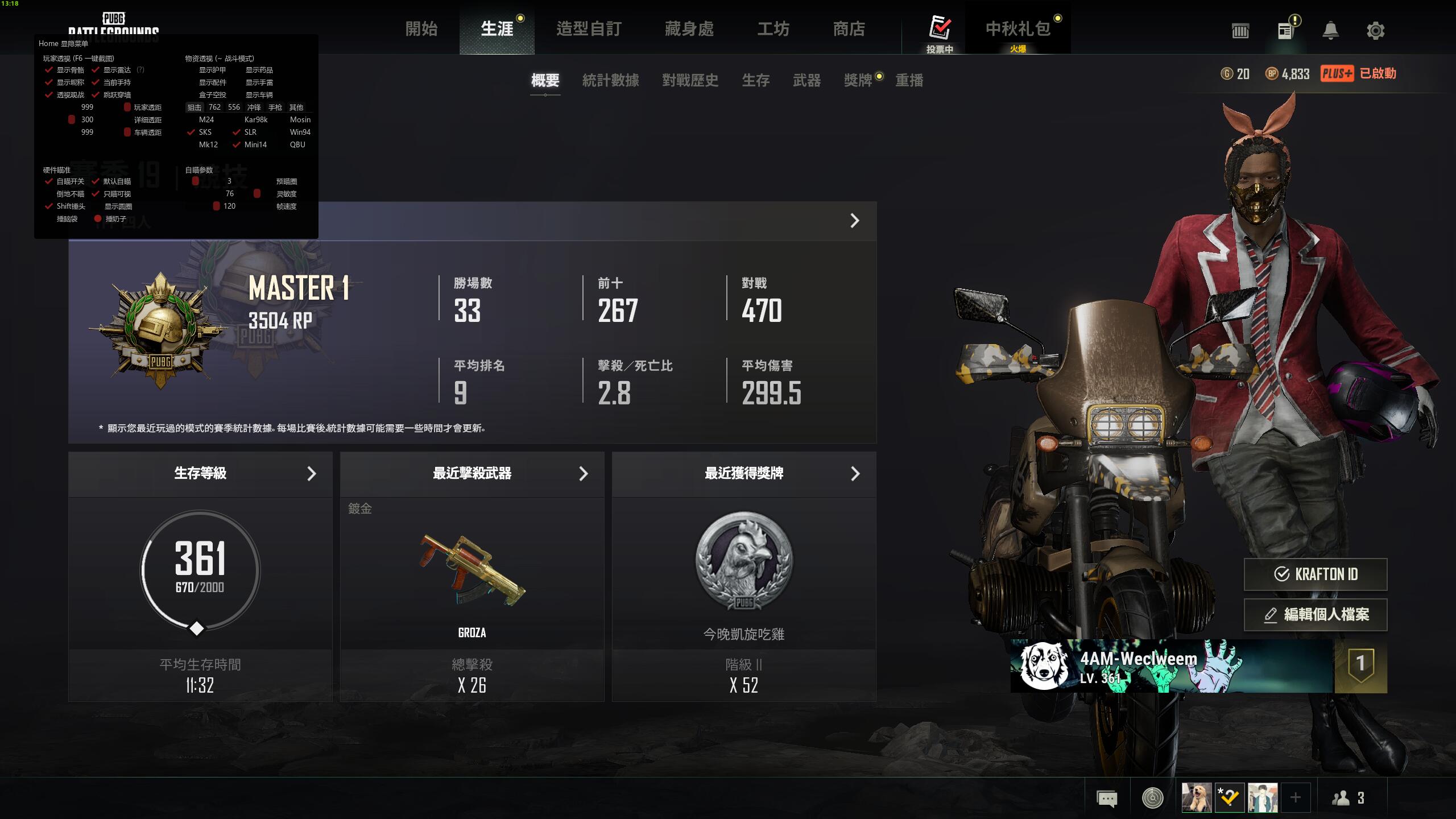Visit the 商店 store
The width and height of the screenshot is (1456, 819).
(849, 29)
